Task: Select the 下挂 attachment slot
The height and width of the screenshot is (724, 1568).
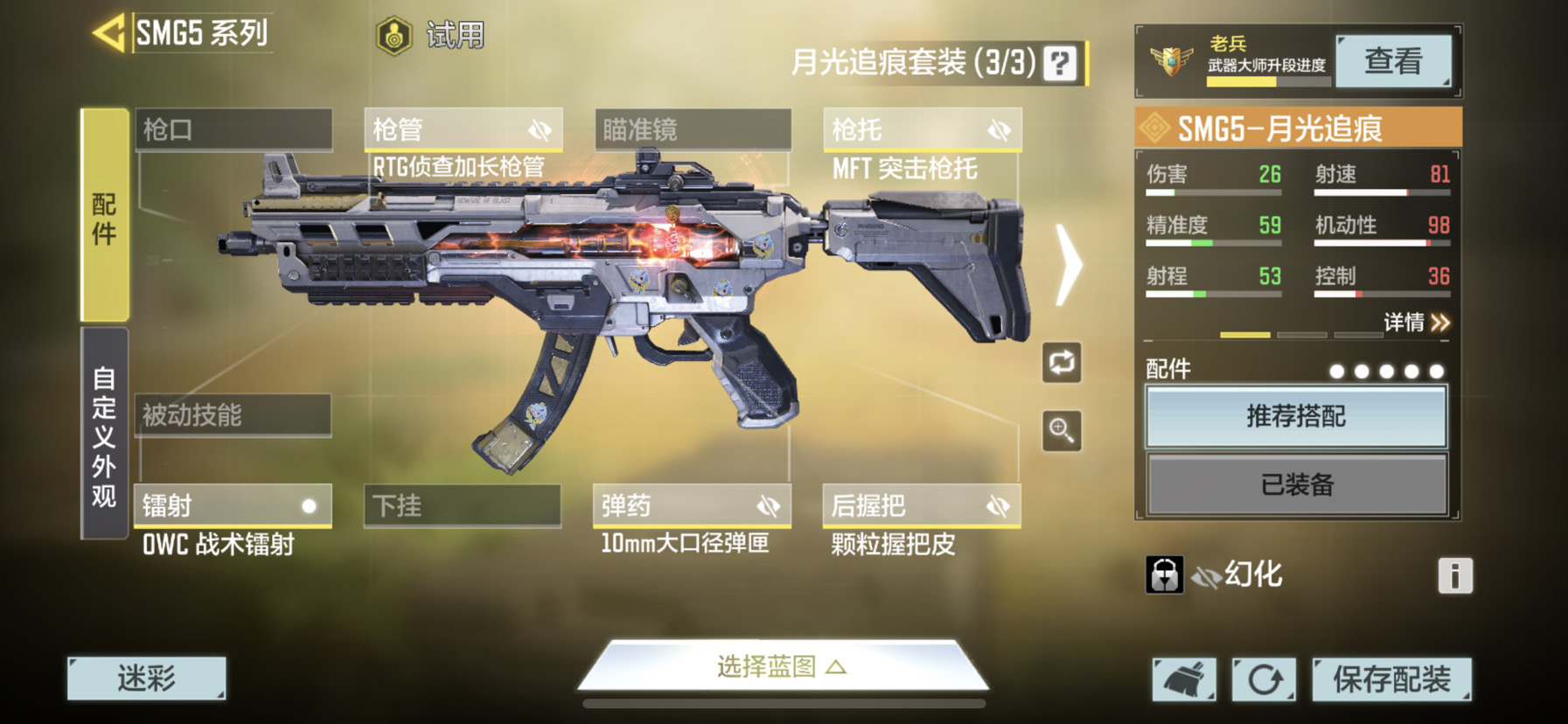Action: (x=462, y=506)
